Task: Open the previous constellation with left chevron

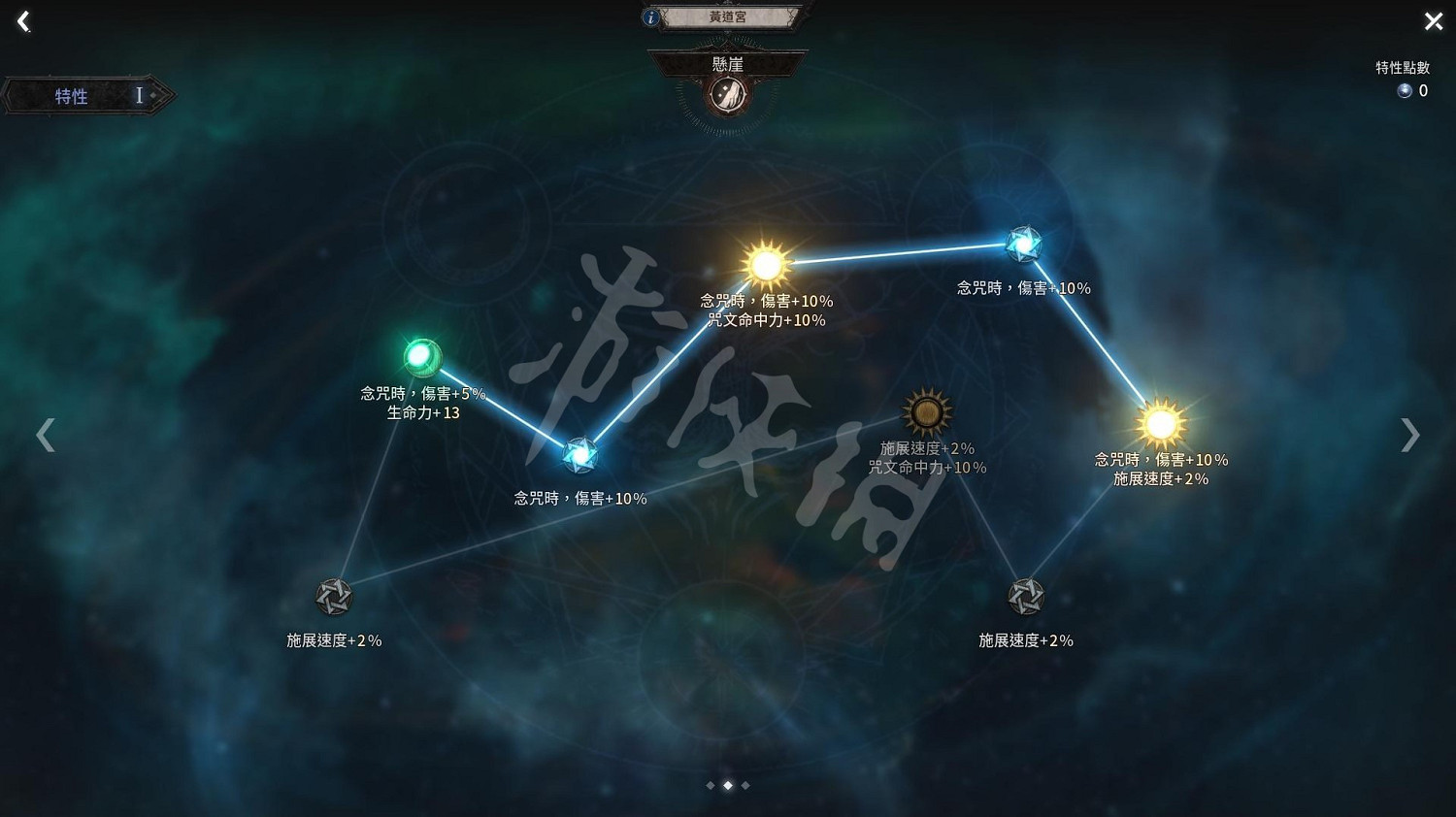Action: pos(46,434)
